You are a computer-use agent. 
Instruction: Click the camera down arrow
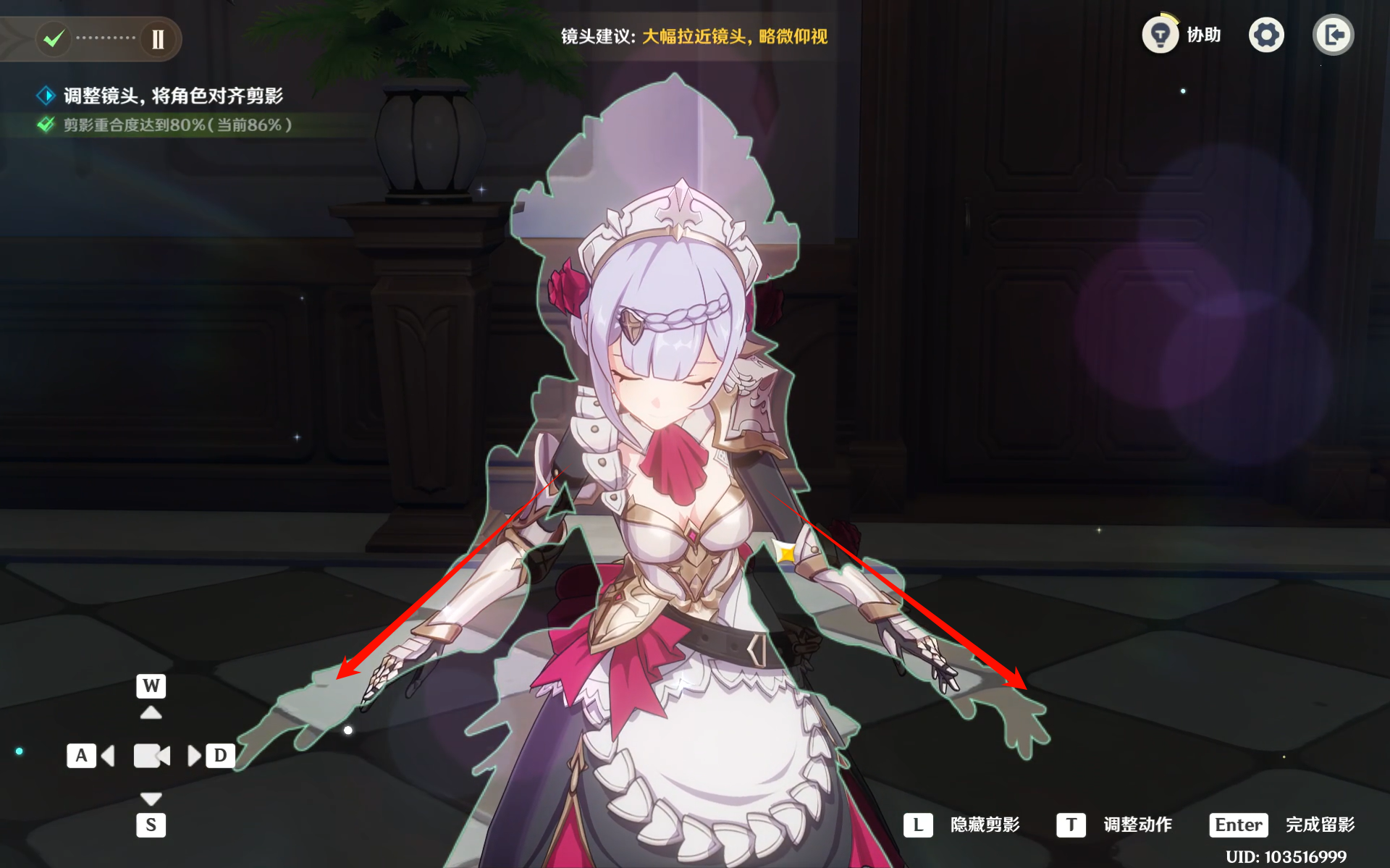click(151, 799)
